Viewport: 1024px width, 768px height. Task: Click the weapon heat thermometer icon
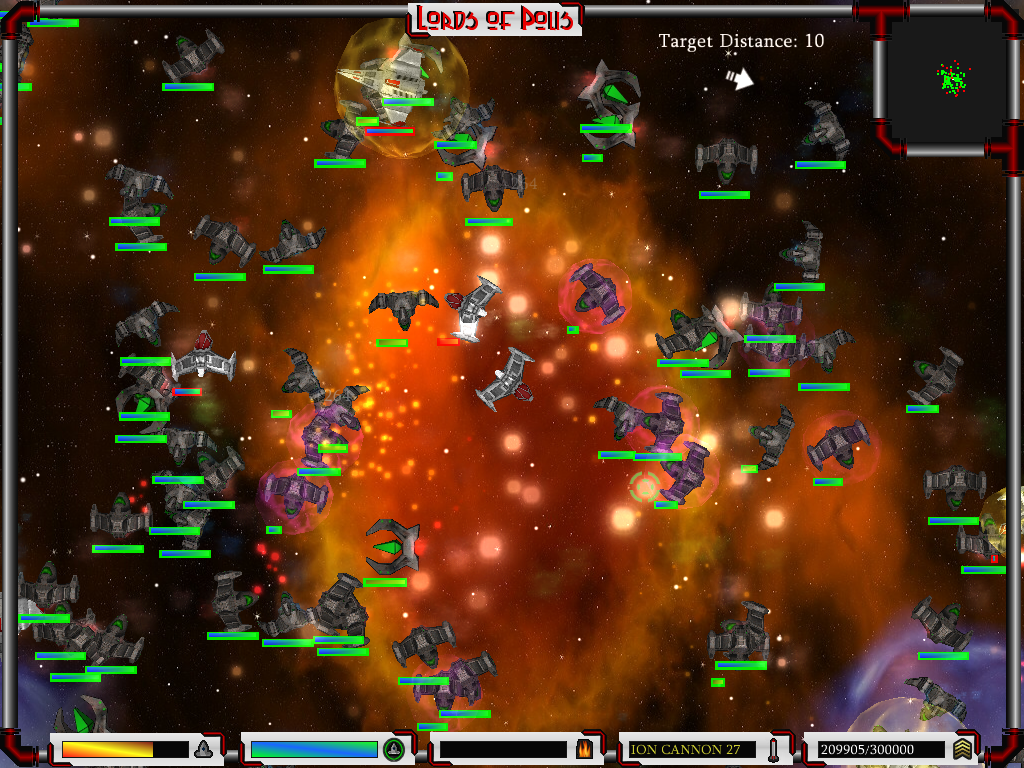[773, 749]
